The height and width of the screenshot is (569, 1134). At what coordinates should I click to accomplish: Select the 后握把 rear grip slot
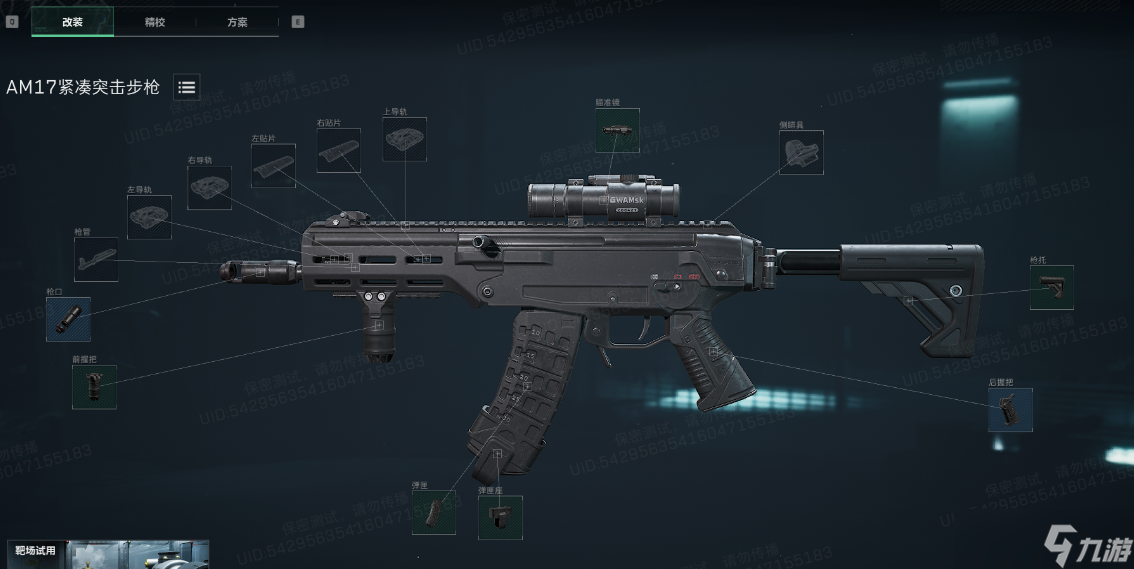click(1010, 410)
